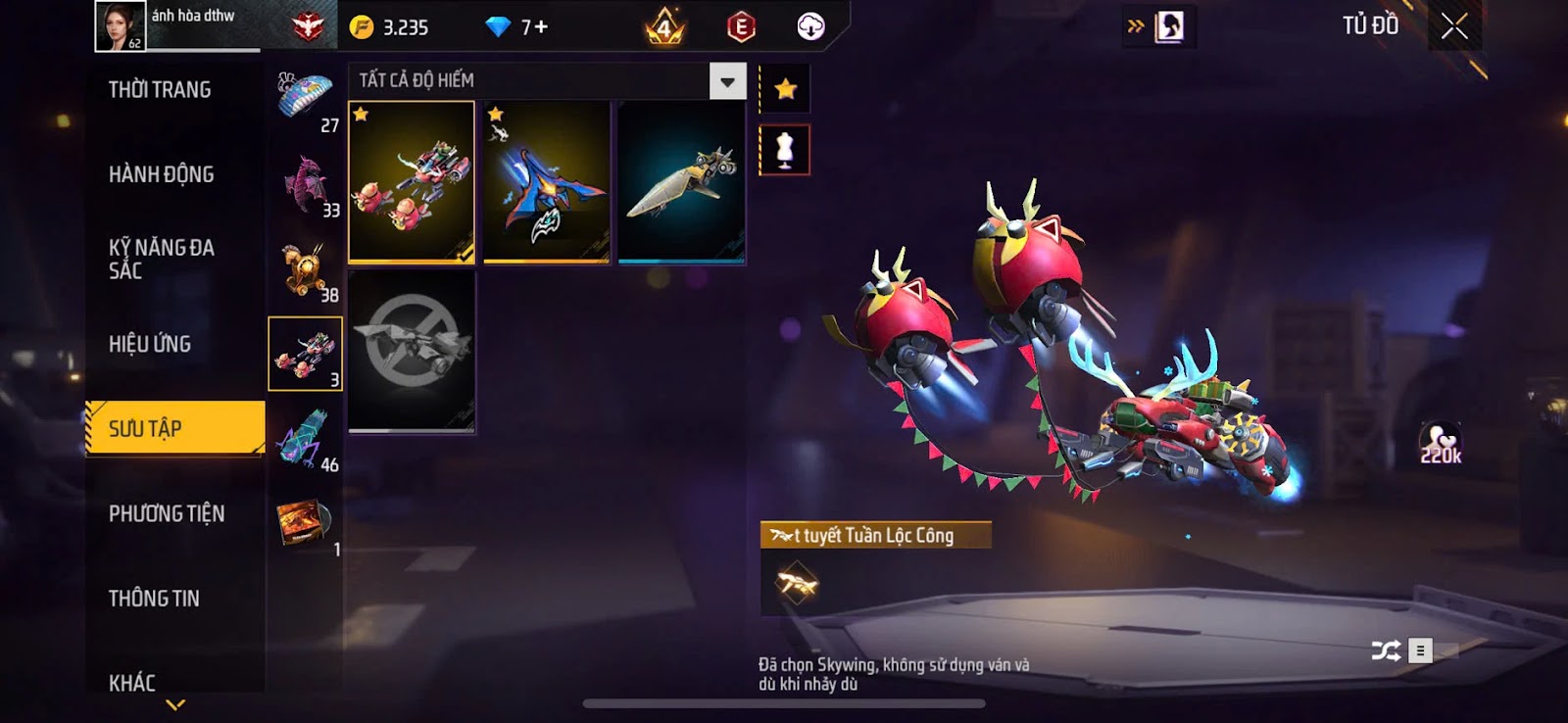This screenshot has height=723, width=1568.
Task: Toggle the star favorites filter
Action: 785,90
